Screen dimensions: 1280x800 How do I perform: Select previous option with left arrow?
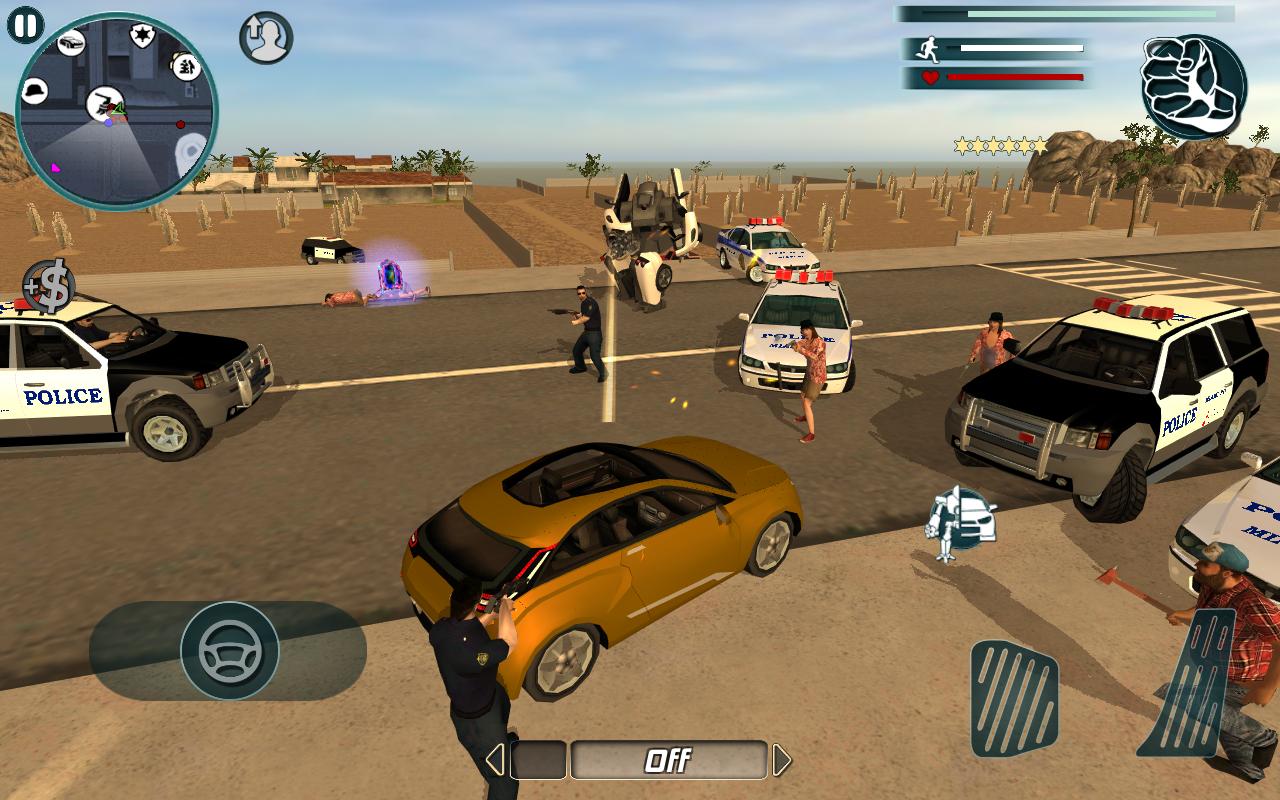point(495,761)
